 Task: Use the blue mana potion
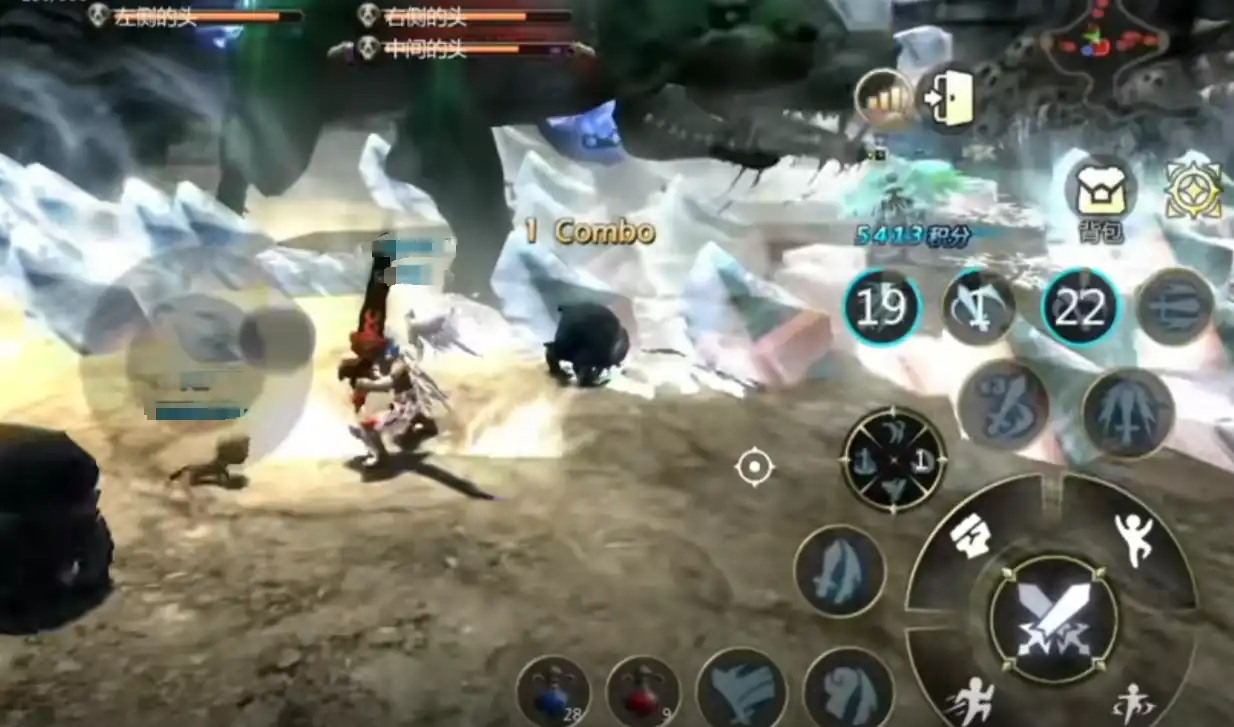pos(554,692)
